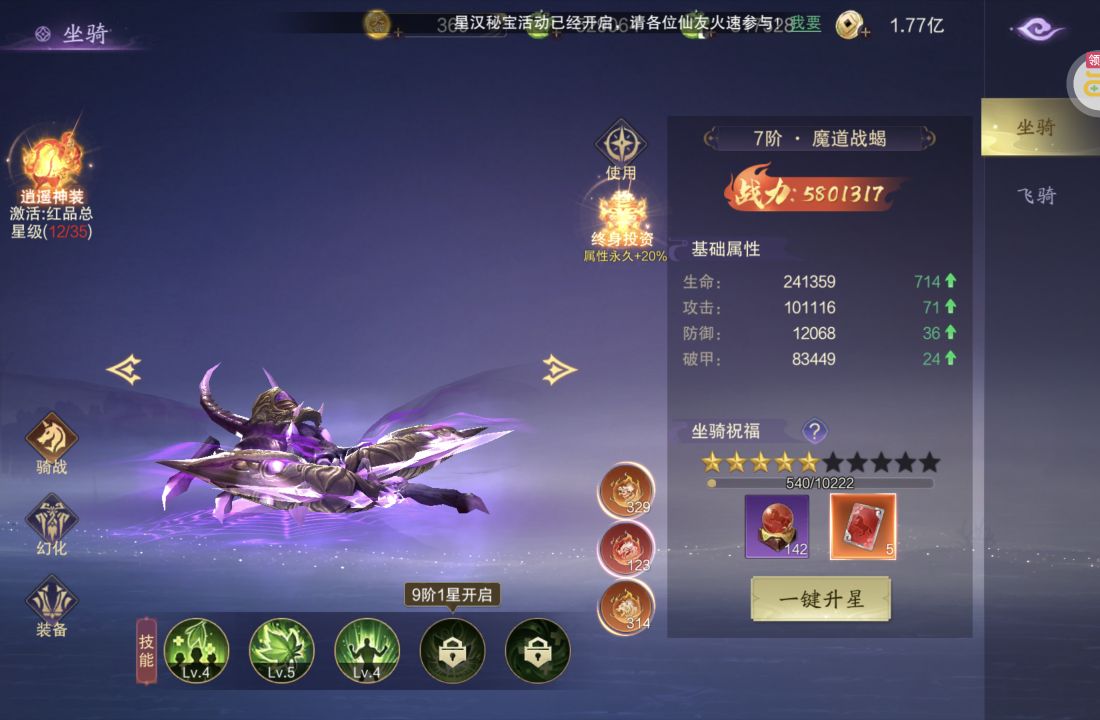Click the 一键升星 upgrade button
Screen dimensions: 1100x720
coord(820,599)
